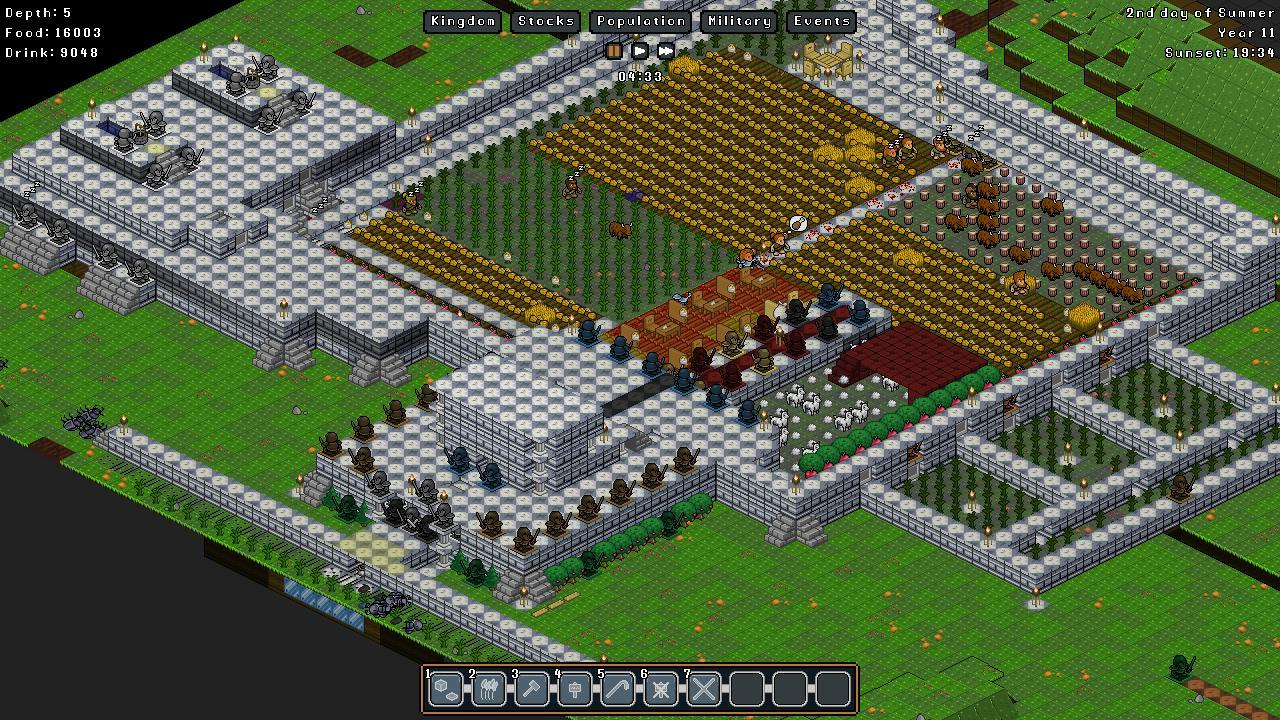Select the deconstruct crowbar tool in slot 5
1280x720 pixels.
pos(617,688)
